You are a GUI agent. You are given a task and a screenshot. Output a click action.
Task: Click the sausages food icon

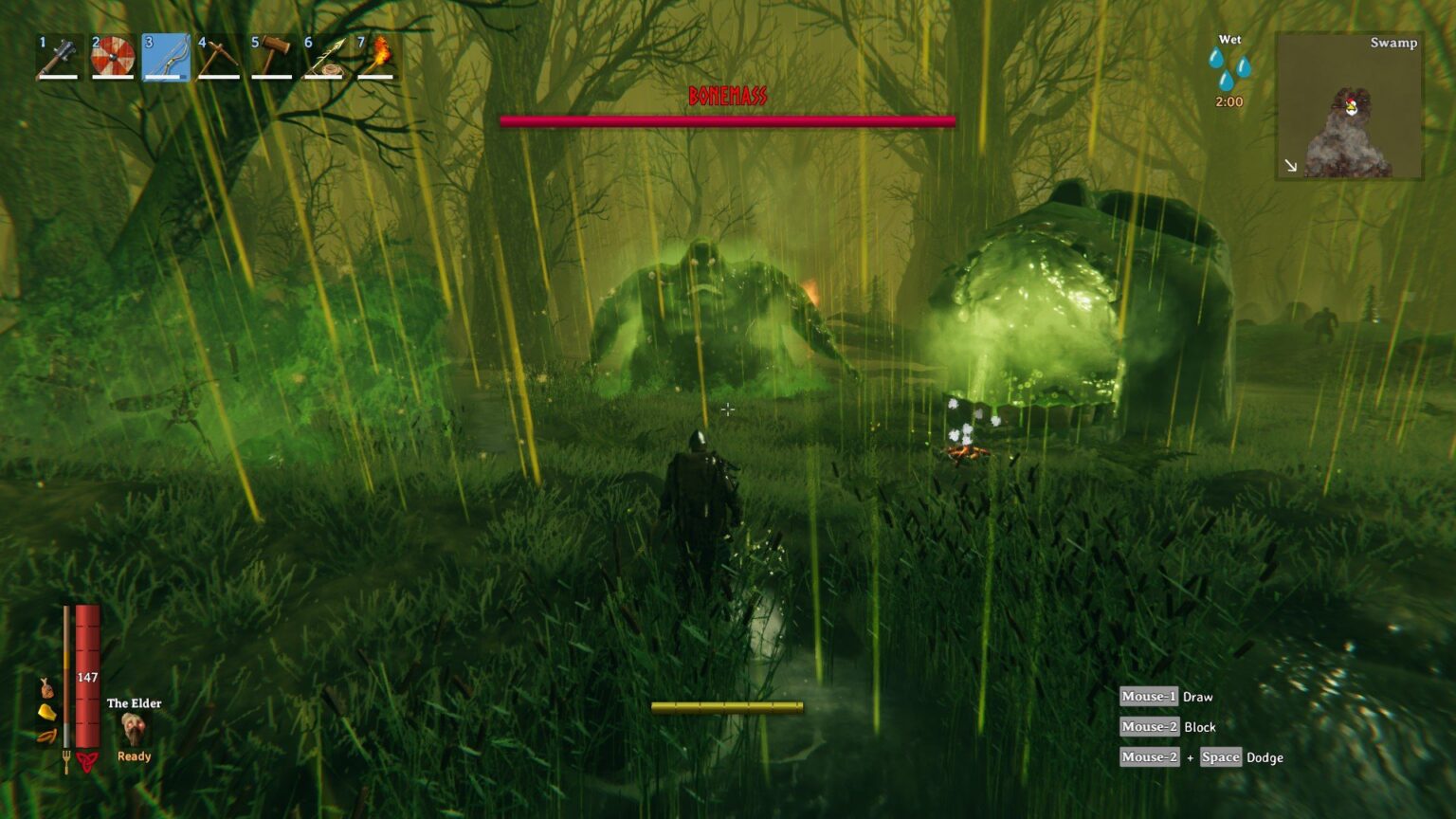click(x=45, y=736)
